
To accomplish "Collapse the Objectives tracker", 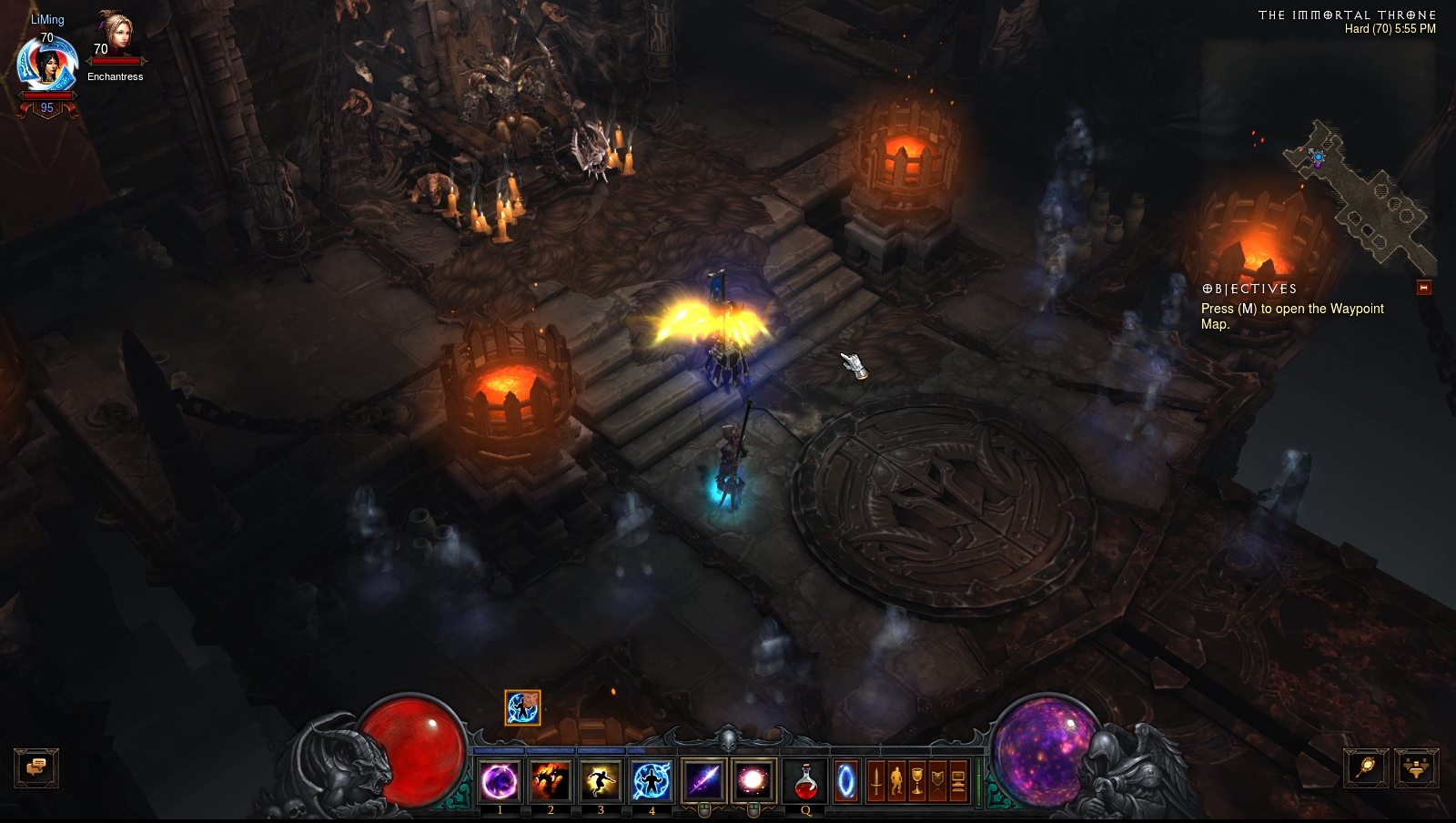I will (1424, 288).
